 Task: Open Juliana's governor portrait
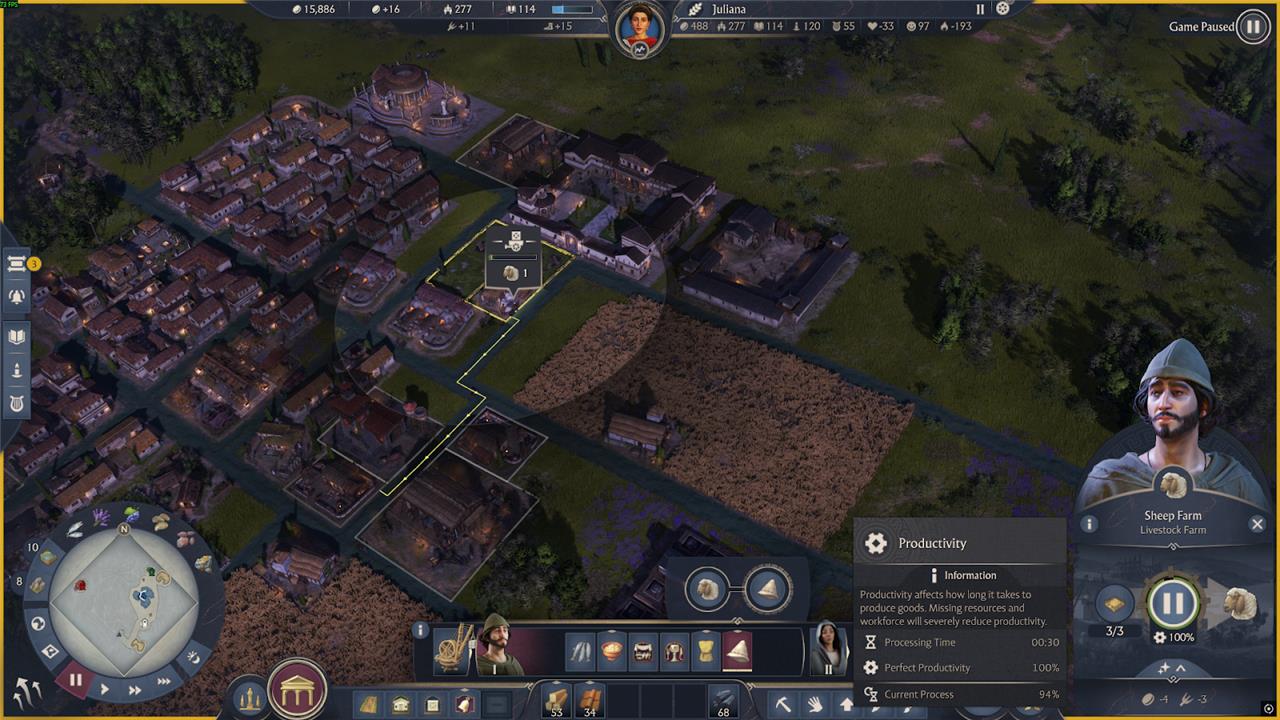640,30
